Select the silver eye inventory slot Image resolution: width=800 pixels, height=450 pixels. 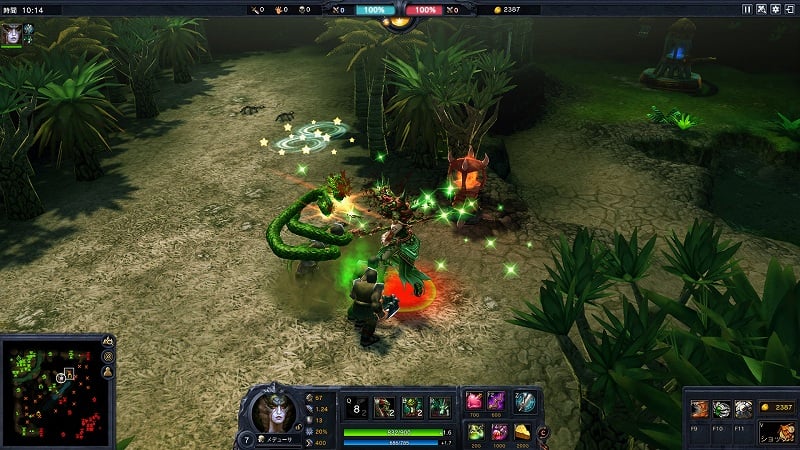click(743, 409)
